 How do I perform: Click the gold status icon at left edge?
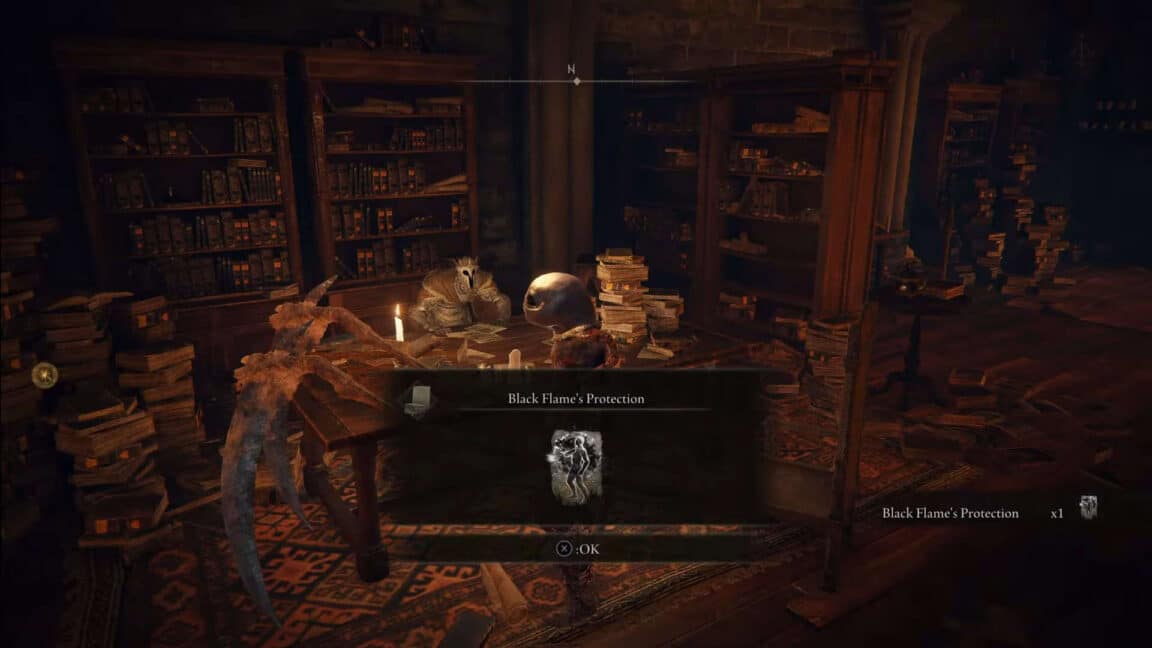click(44, 375)
